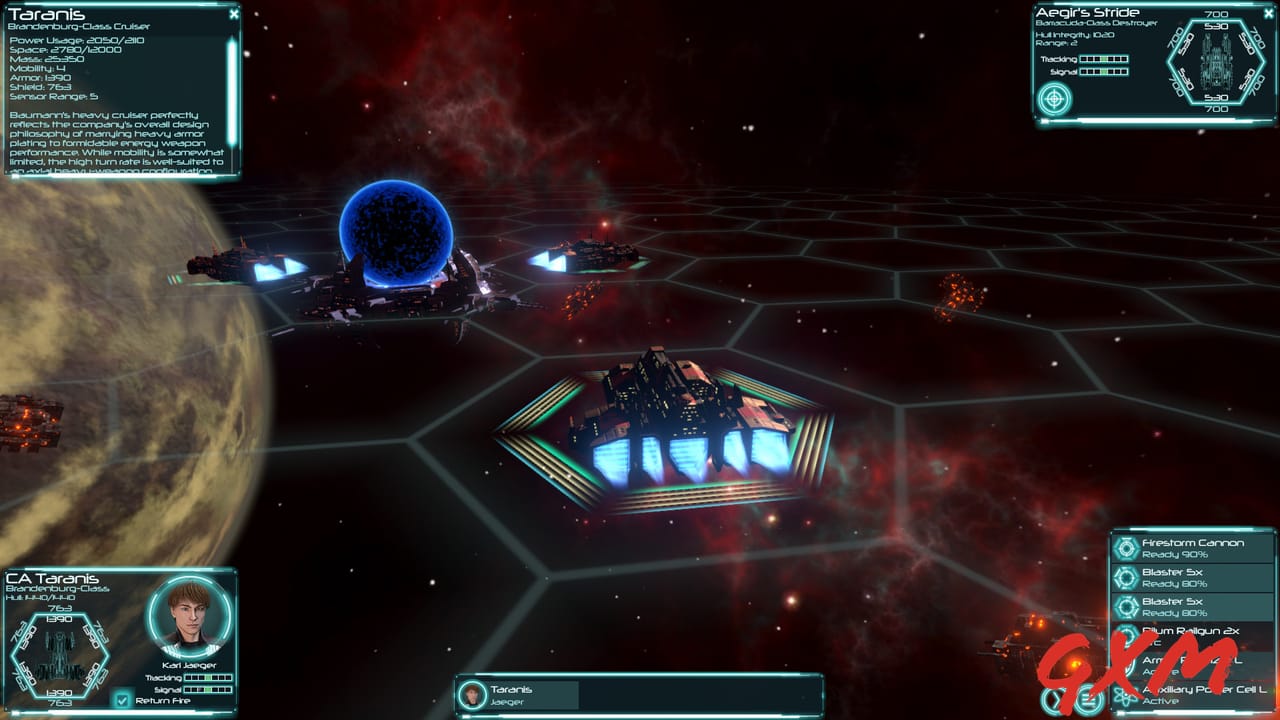Click the Jaeger label under Taranis in the turn bar
The image size is (1280, 720).
(508, 702)
